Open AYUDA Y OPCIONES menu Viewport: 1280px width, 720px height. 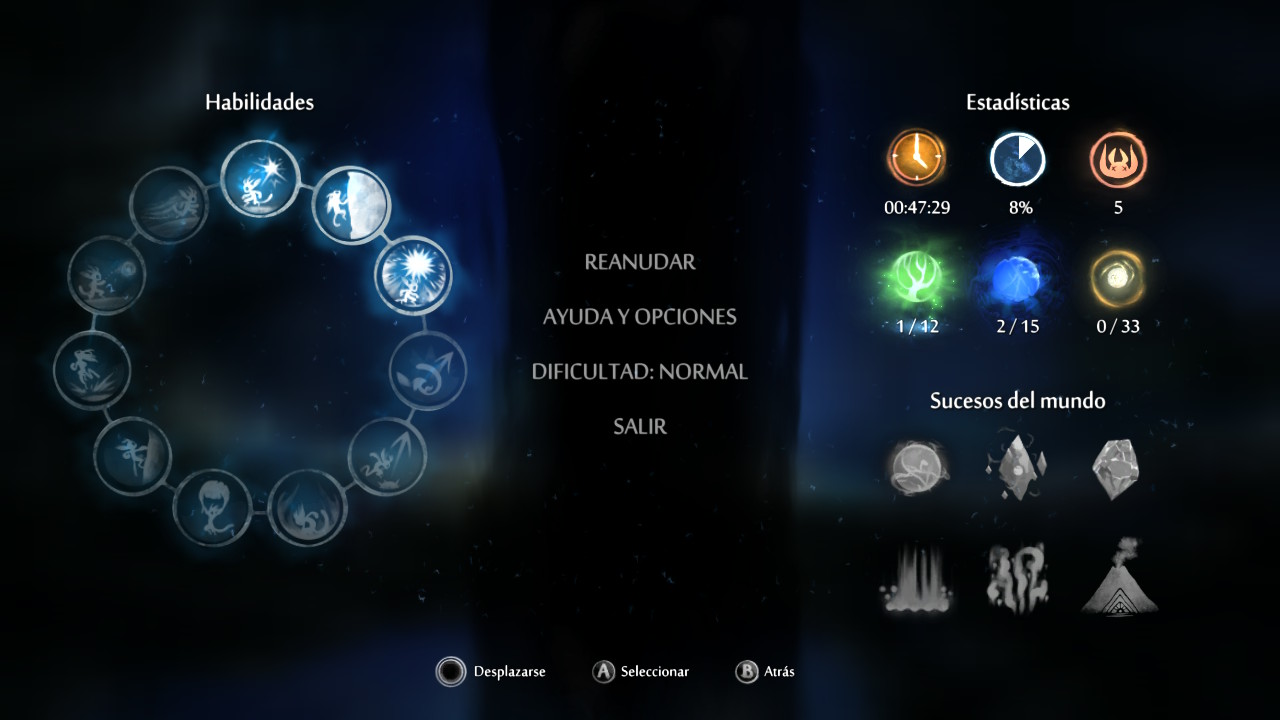pos(640,317)
